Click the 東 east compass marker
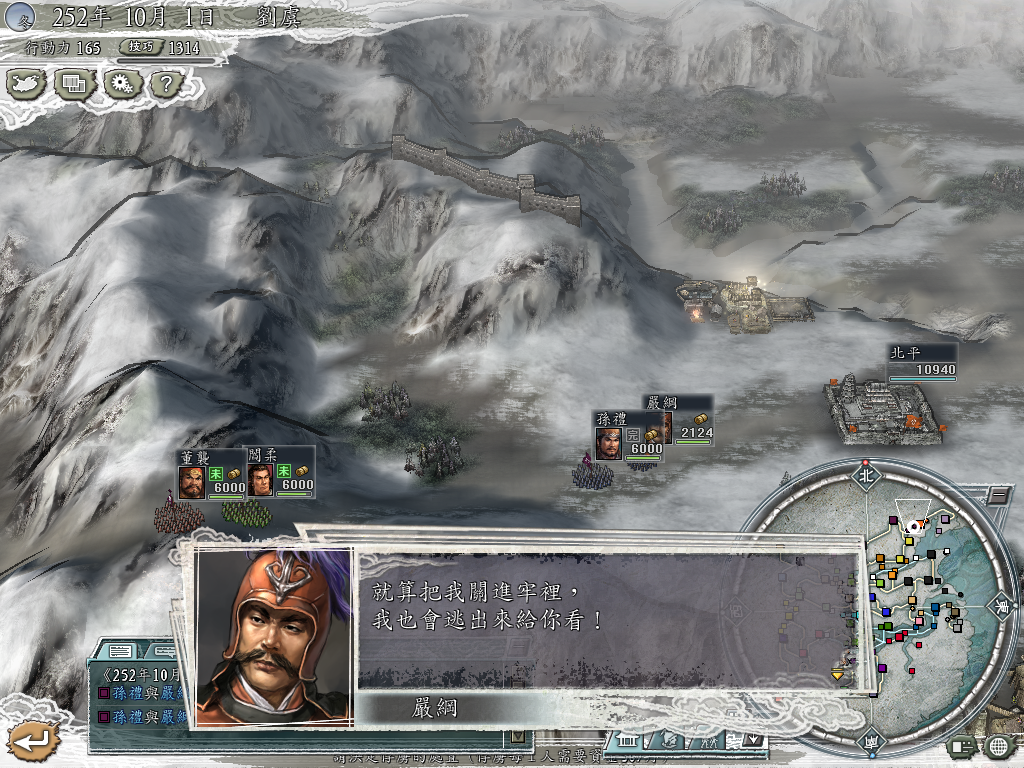 point(1001,605)
